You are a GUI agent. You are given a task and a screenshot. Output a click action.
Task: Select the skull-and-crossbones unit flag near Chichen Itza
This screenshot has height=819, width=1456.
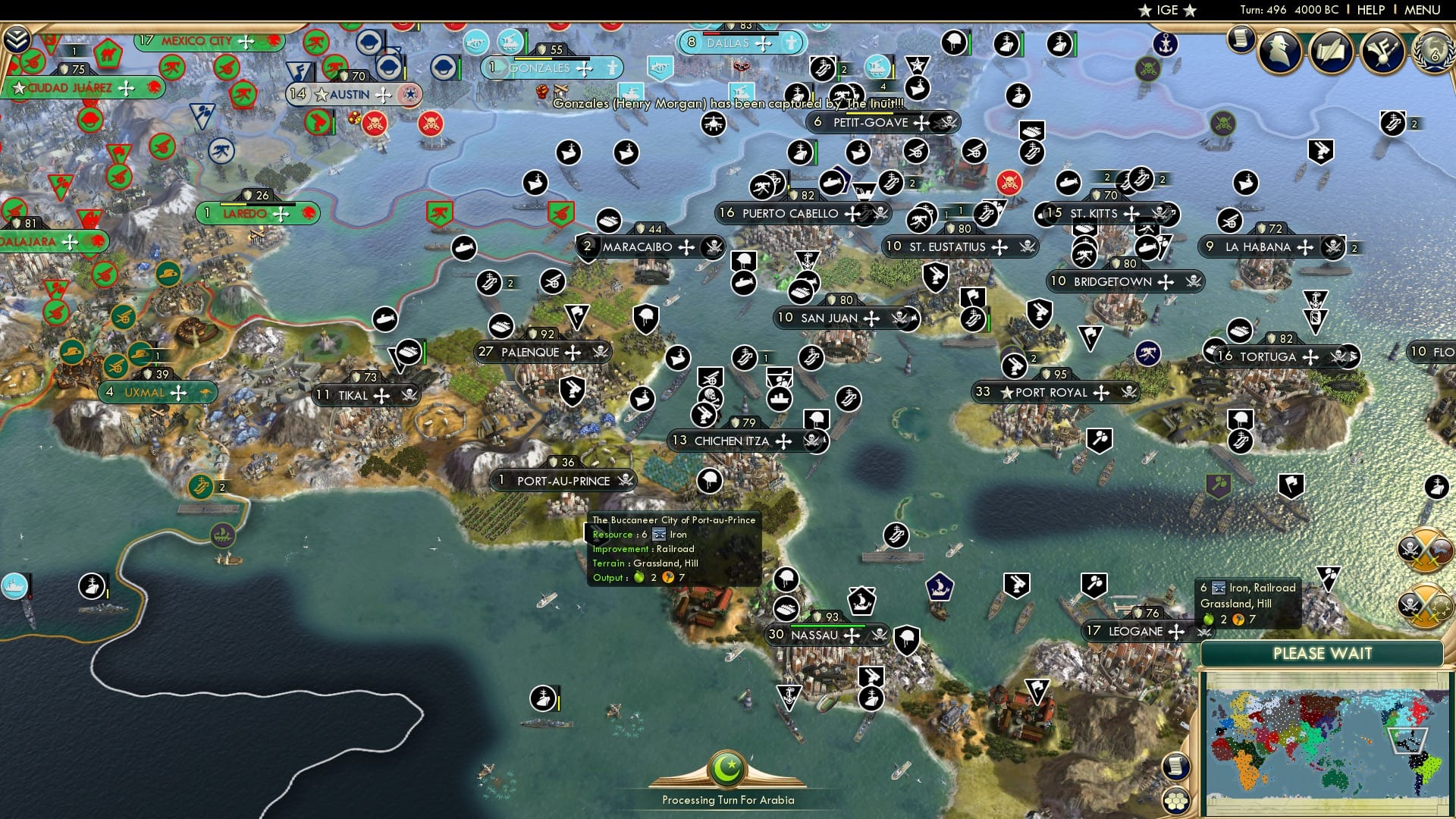coord(710,397)
